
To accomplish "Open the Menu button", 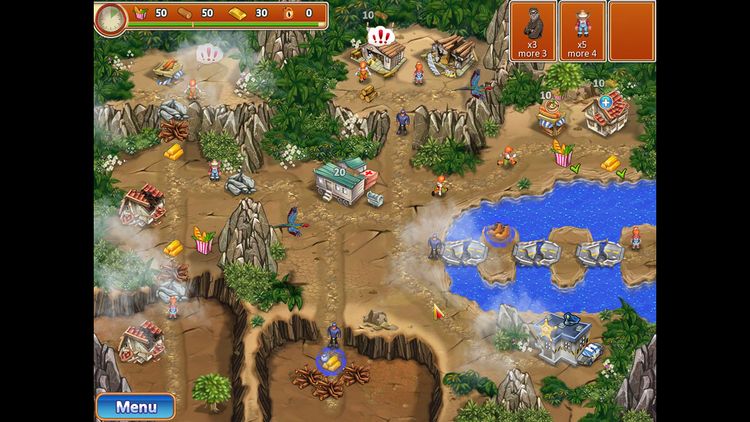I will click(135, 406).
